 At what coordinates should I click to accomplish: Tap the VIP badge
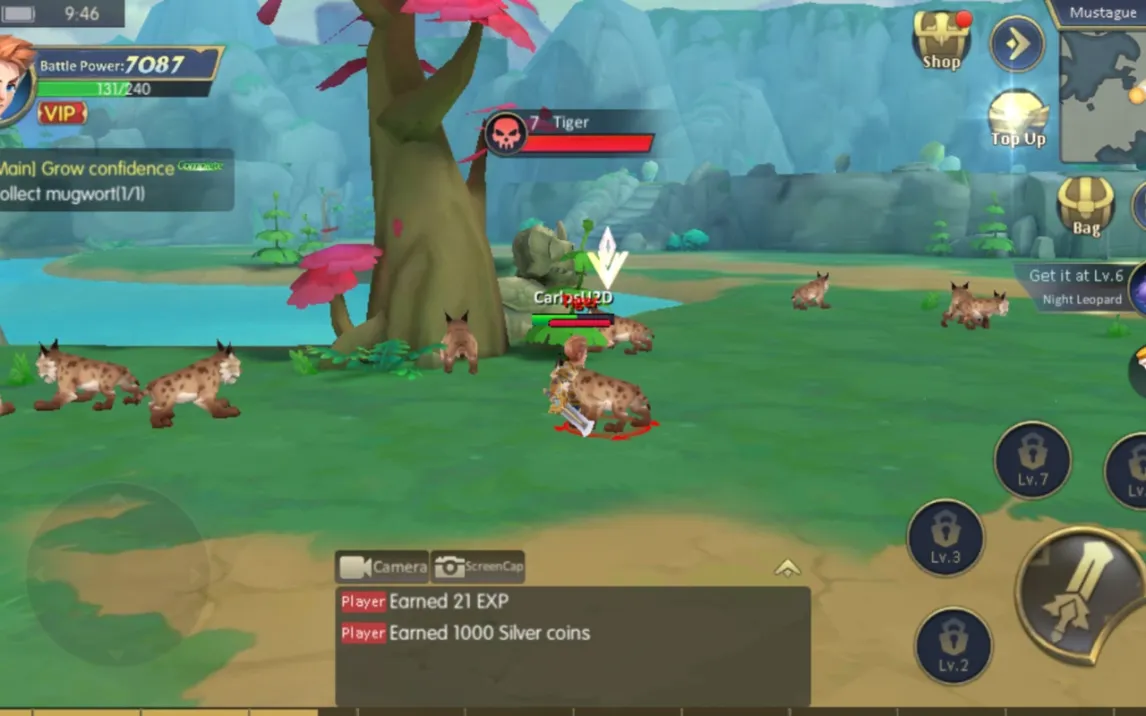tap(61, 113)
